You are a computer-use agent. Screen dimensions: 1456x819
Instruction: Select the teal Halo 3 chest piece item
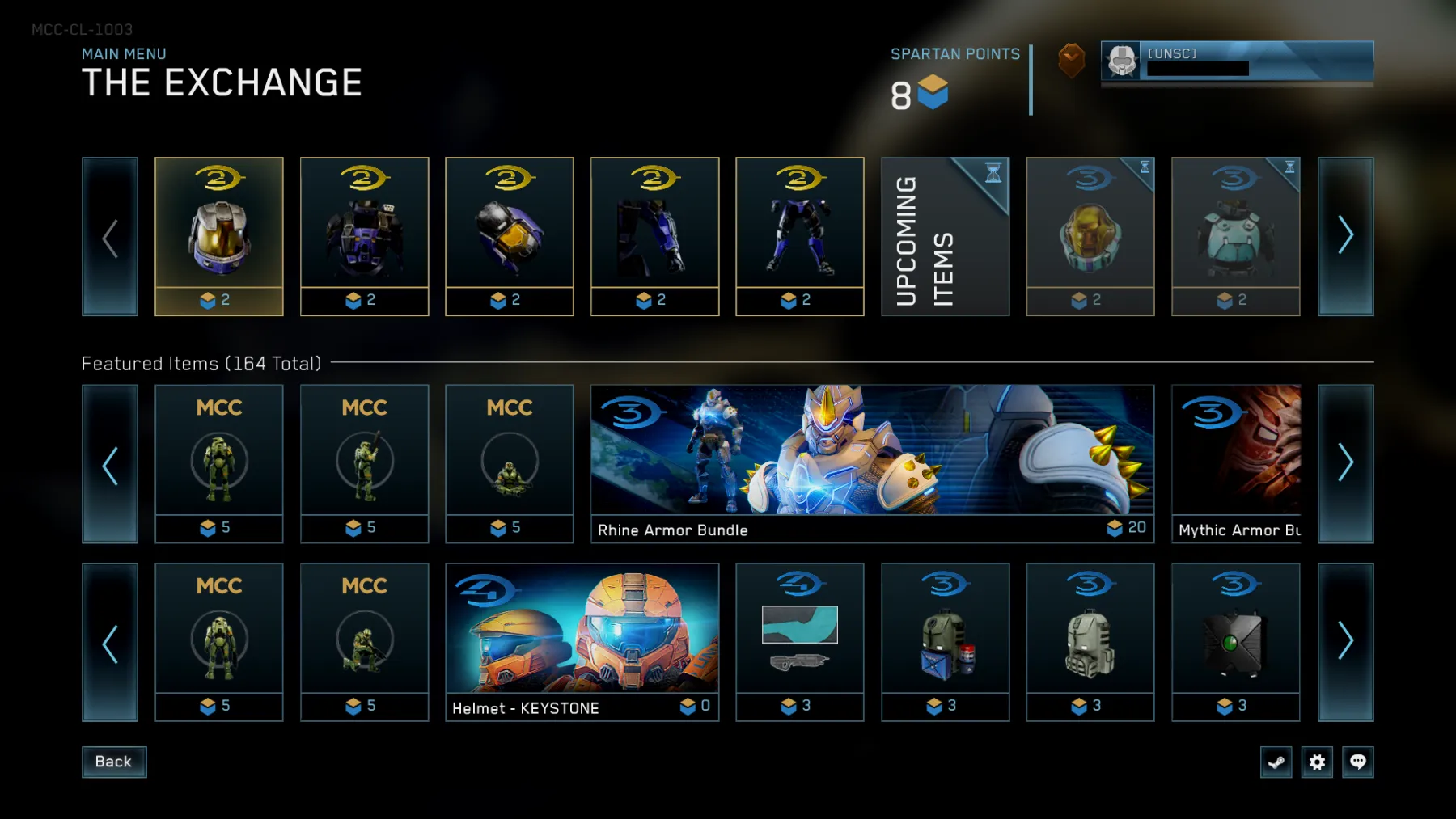pyautogui.click(x=1236, y=236)
